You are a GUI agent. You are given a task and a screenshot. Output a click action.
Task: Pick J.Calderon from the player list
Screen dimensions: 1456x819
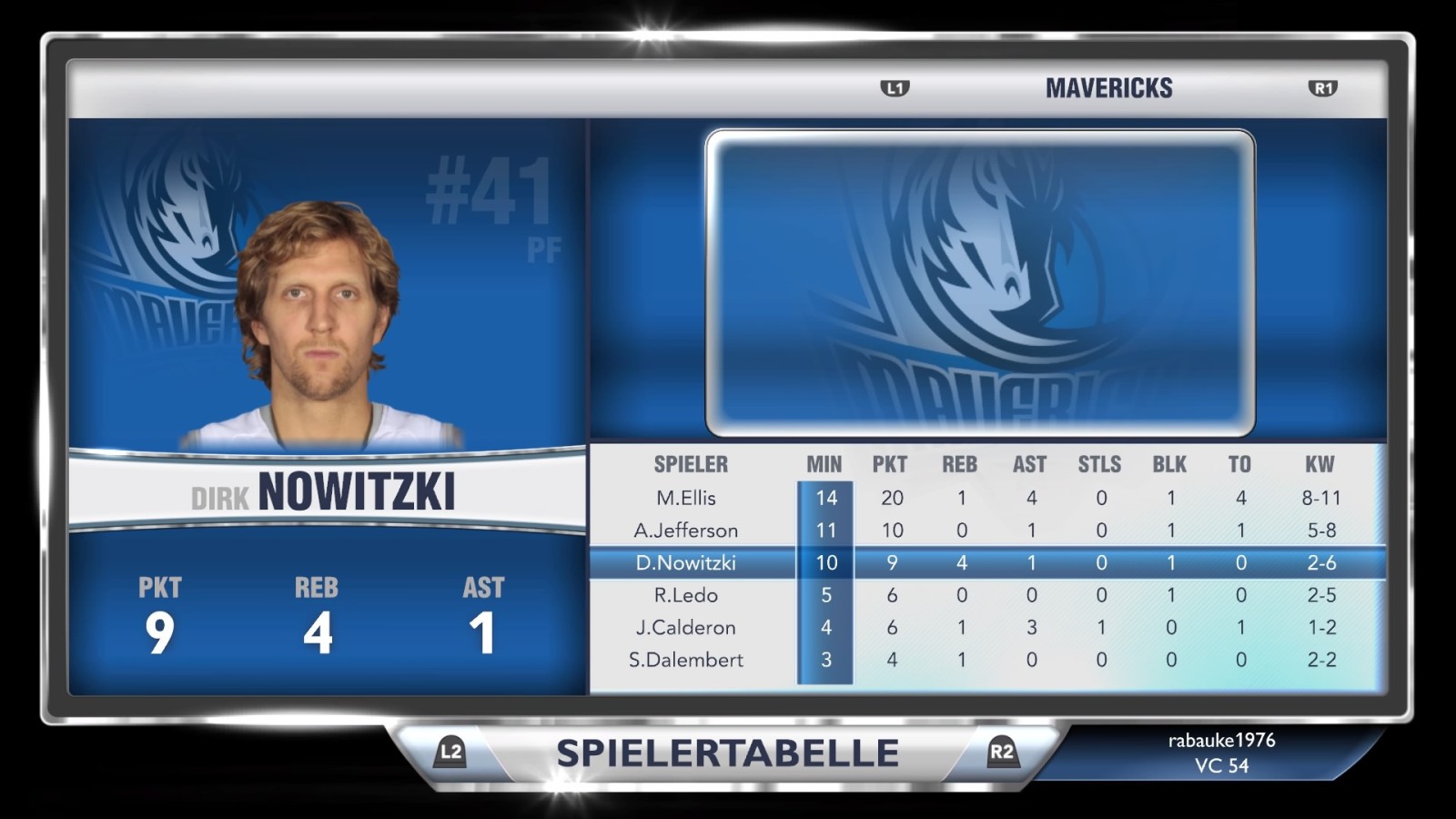pyautogui.click(x=686, y=628)
